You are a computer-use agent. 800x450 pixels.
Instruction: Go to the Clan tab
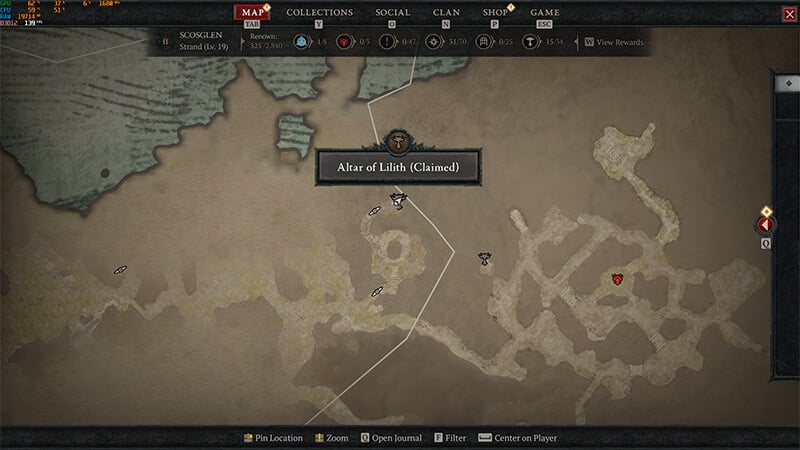coord(446,13)
